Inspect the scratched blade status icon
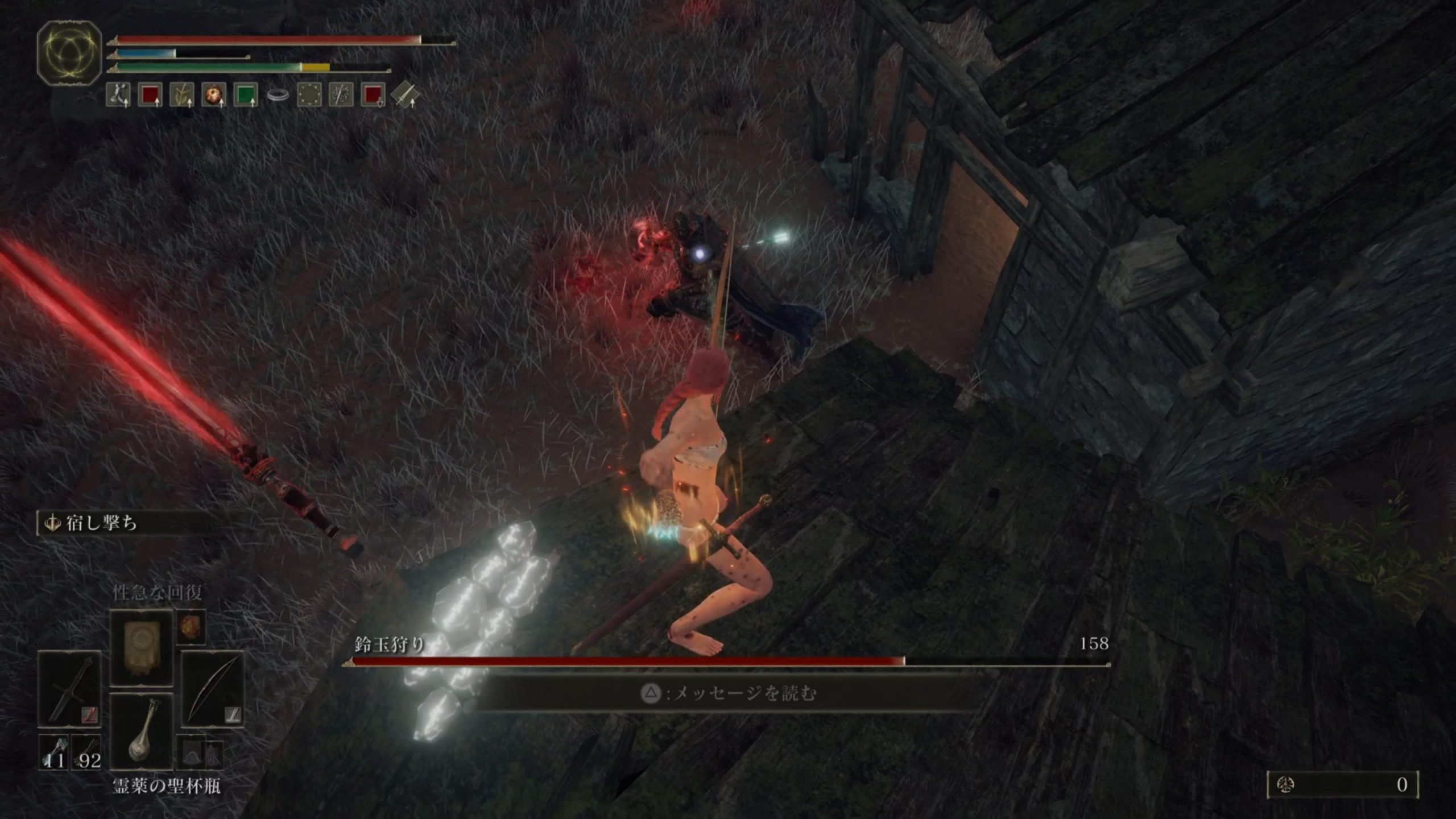 (x=341, y=94)
